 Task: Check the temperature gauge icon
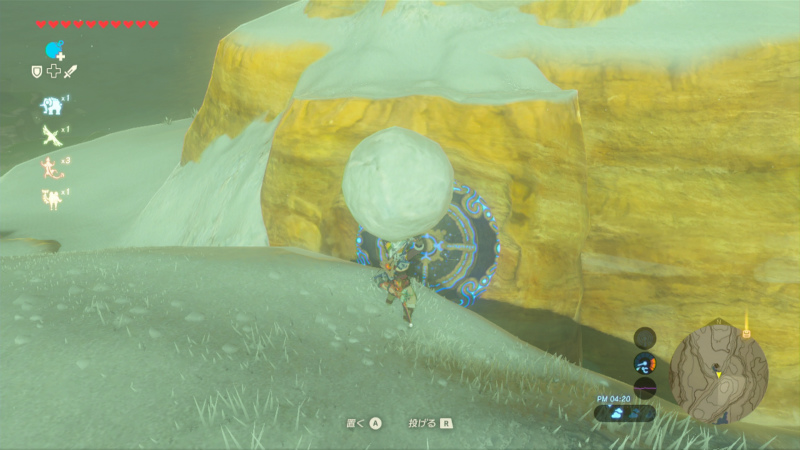(x=645, y=363)
